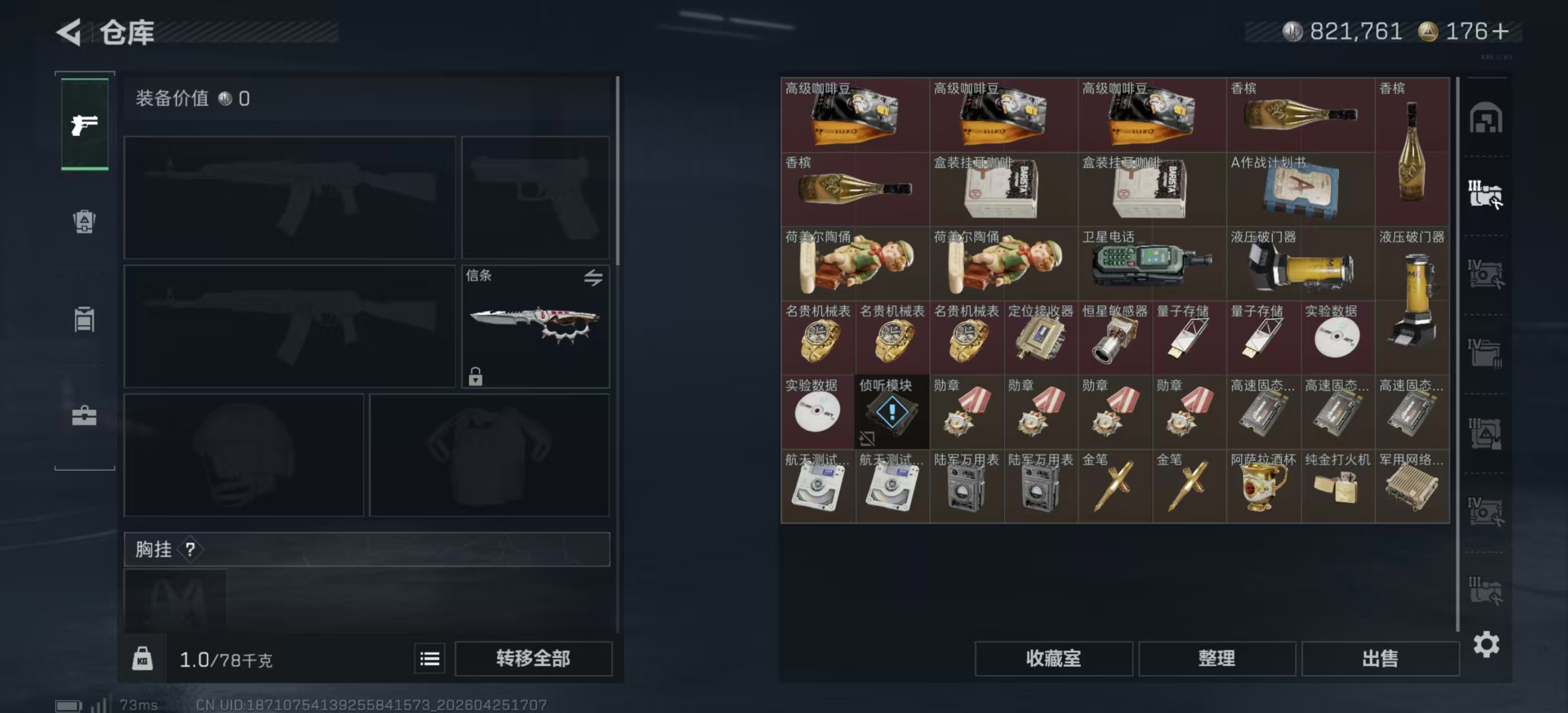Click the swap arrows on the 信条 slot

point(594,279)
